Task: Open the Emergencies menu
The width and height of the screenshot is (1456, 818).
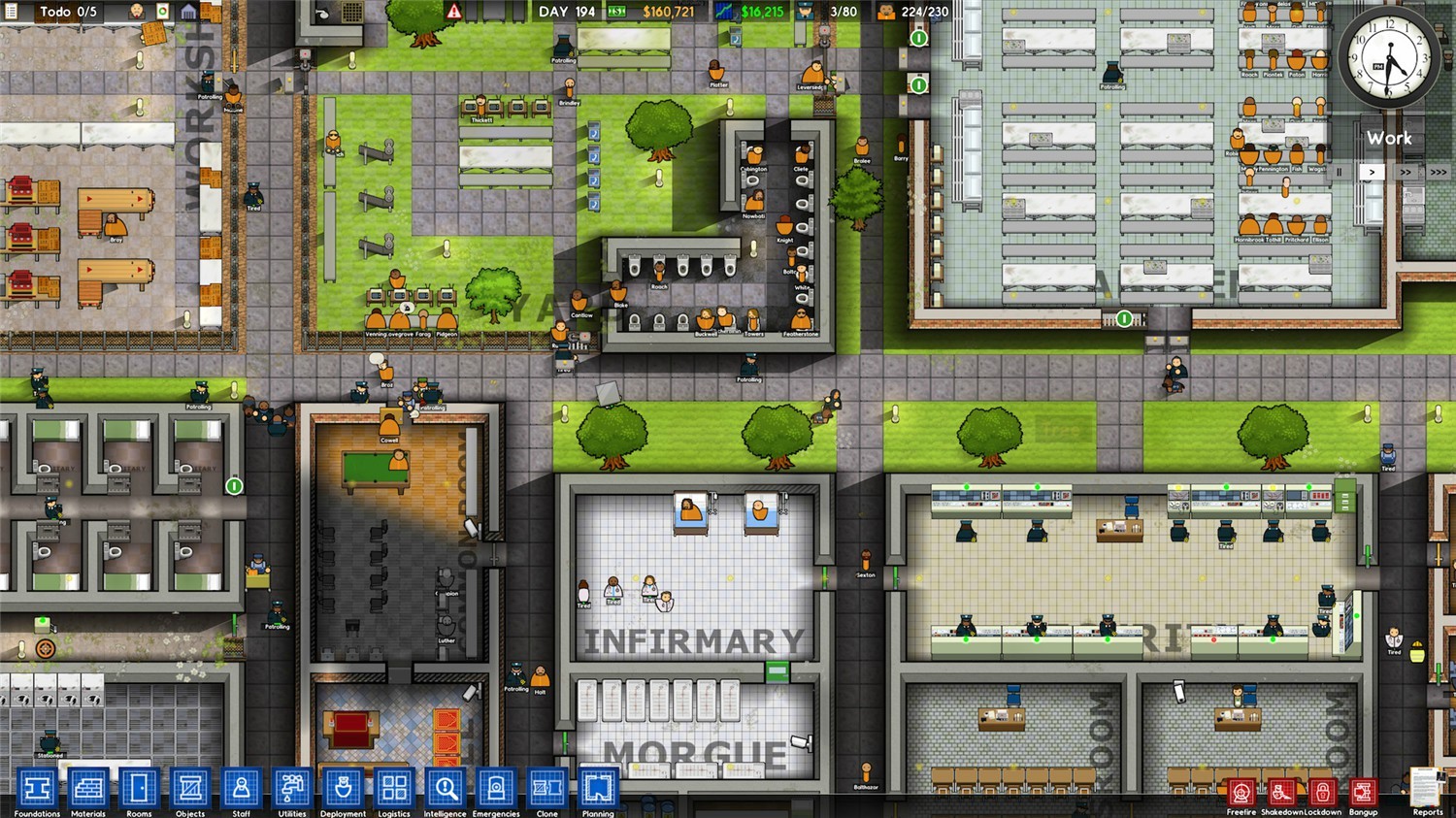Action: [x=496, y=786]
